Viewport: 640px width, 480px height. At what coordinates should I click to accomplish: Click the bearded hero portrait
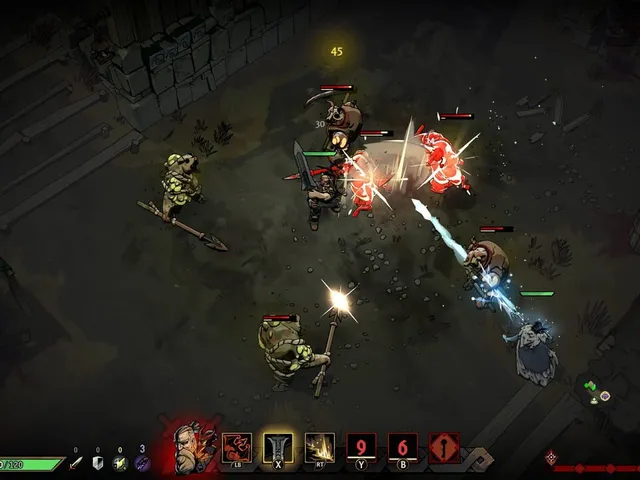click(187, 446)
